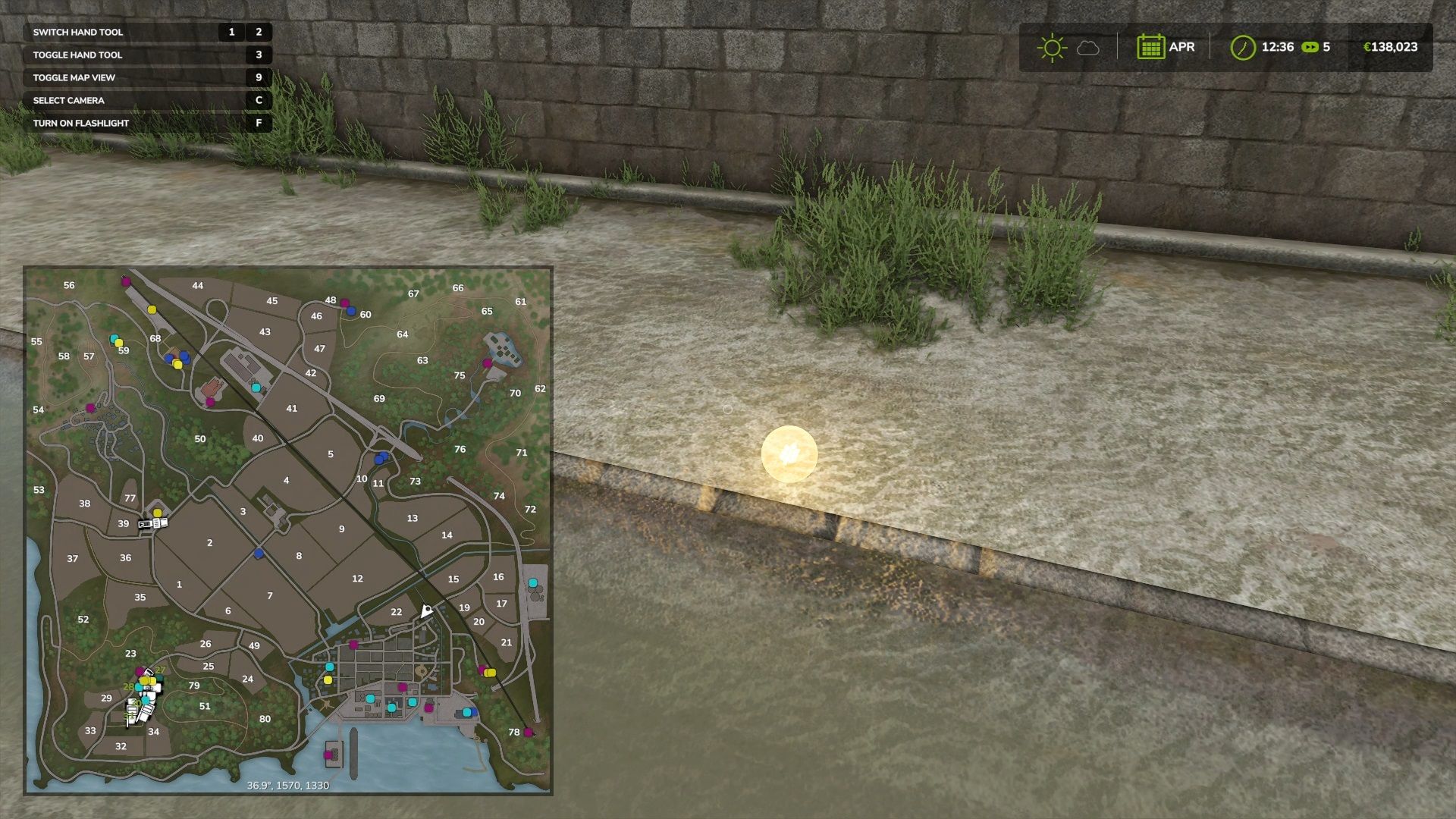The height and width of the screenshot is (819, 1456).
Task: Click the '9' key badge for Toggle Map View
Action: [x=259, y=77]
